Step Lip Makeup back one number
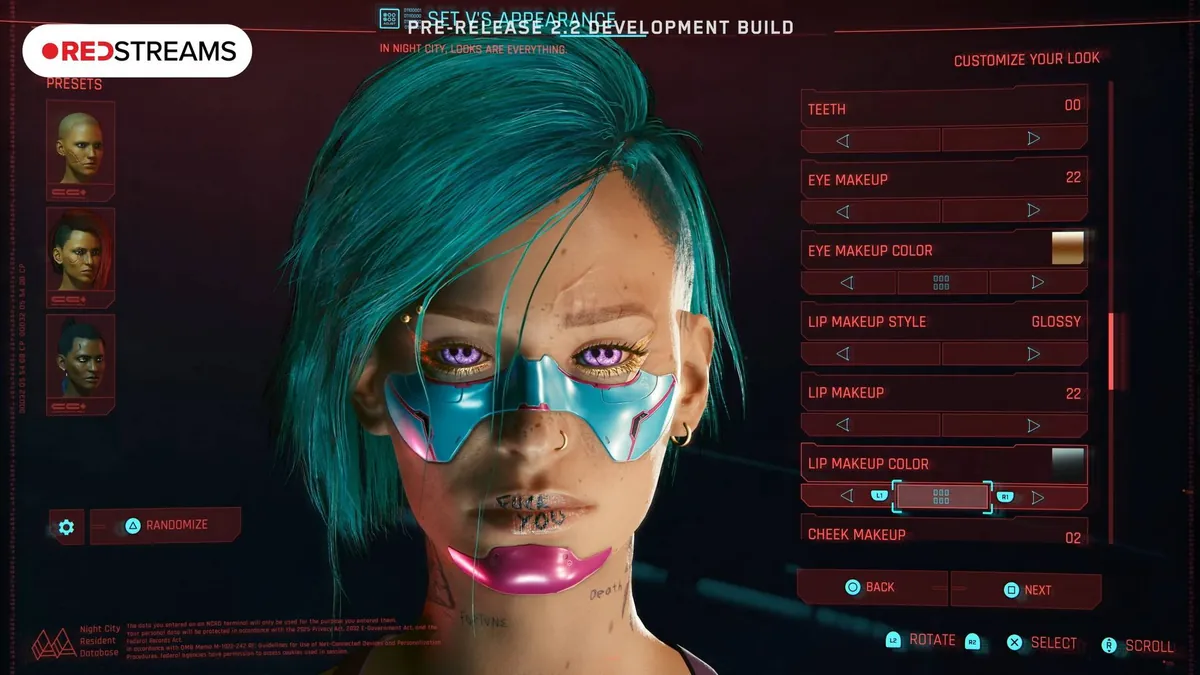The width and height of the screenshot is (1200, 675). pos(842,425)
